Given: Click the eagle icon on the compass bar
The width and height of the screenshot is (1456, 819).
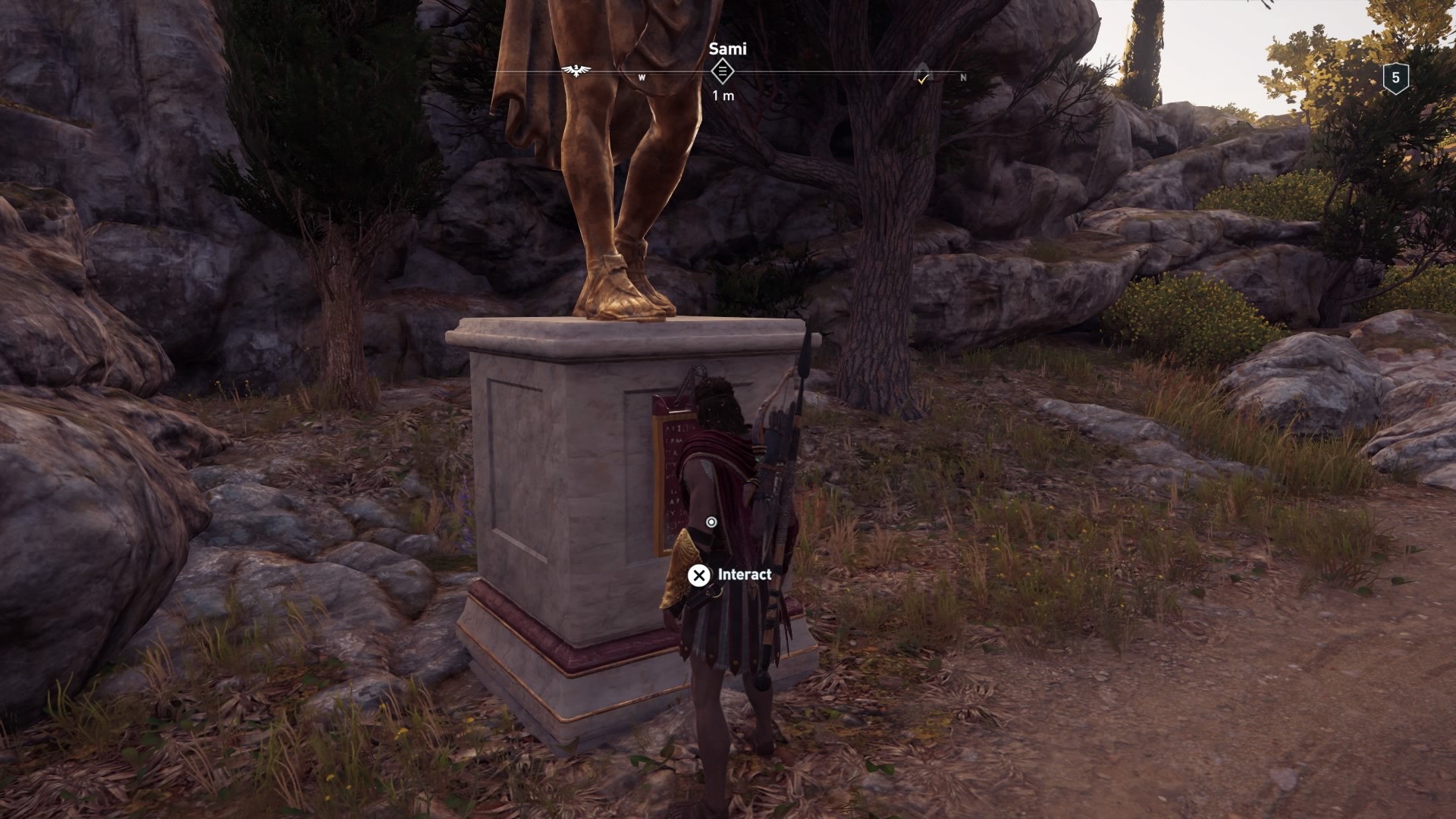Looking at the screenshot, I should click(x=576, y=71).
